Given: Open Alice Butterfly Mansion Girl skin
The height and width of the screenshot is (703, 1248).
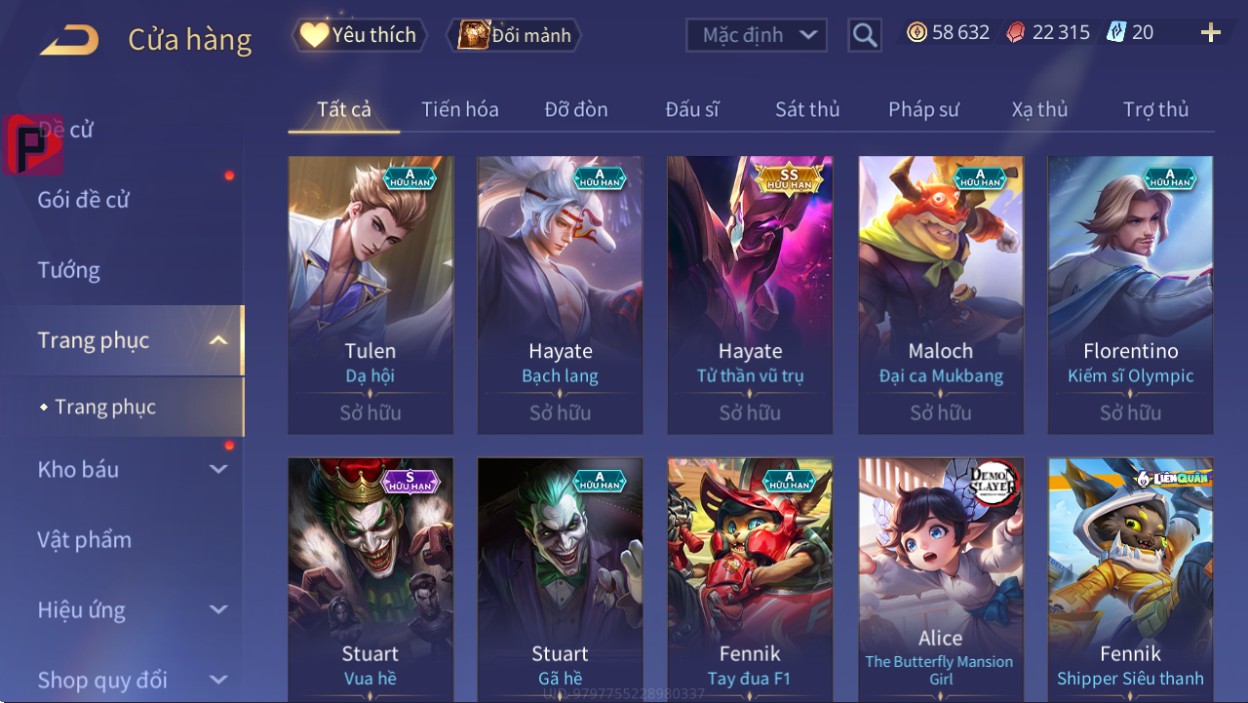Looking at the screenshot, I should [940, 580].
